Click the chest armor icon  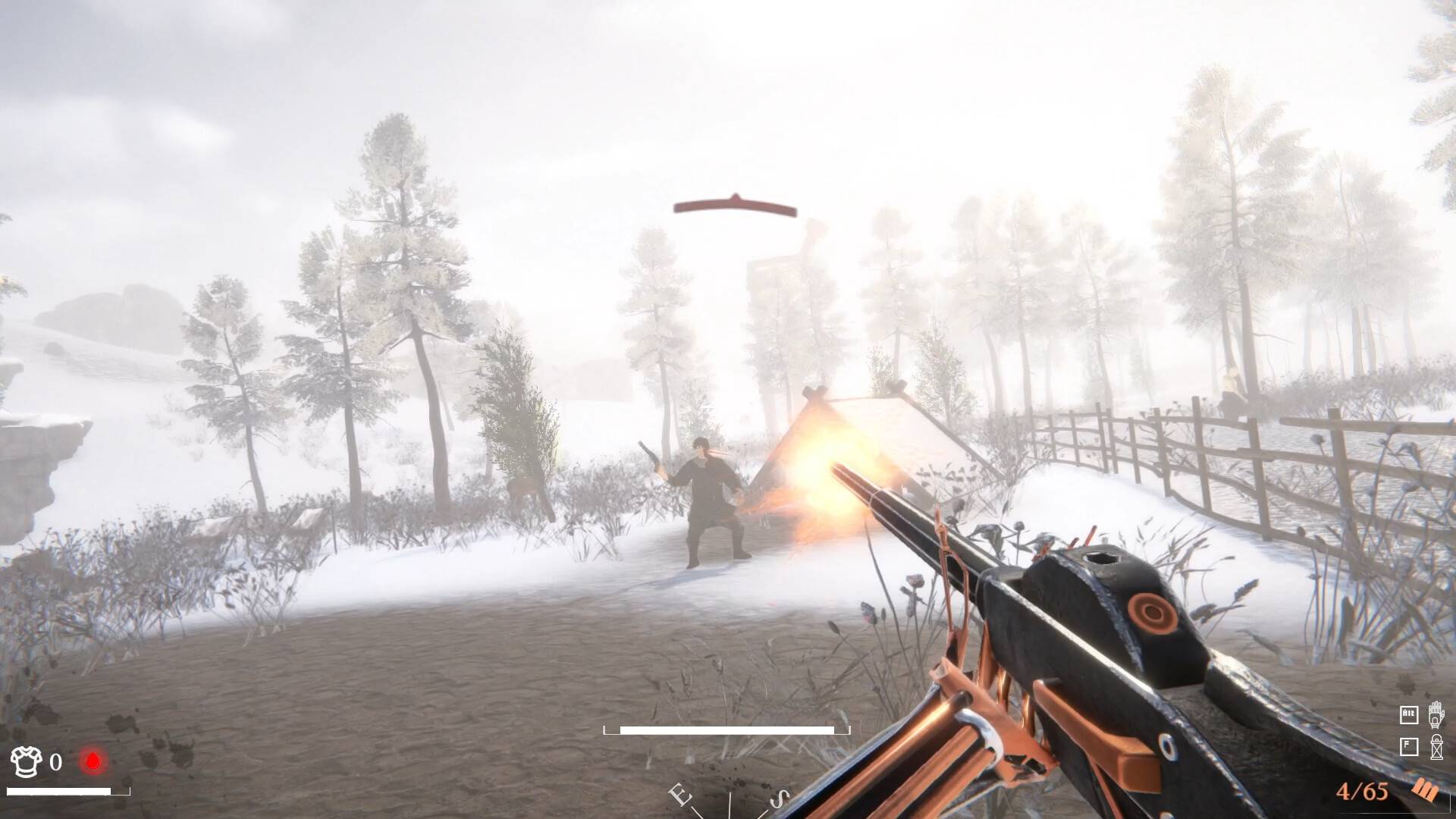pos(27,761)
